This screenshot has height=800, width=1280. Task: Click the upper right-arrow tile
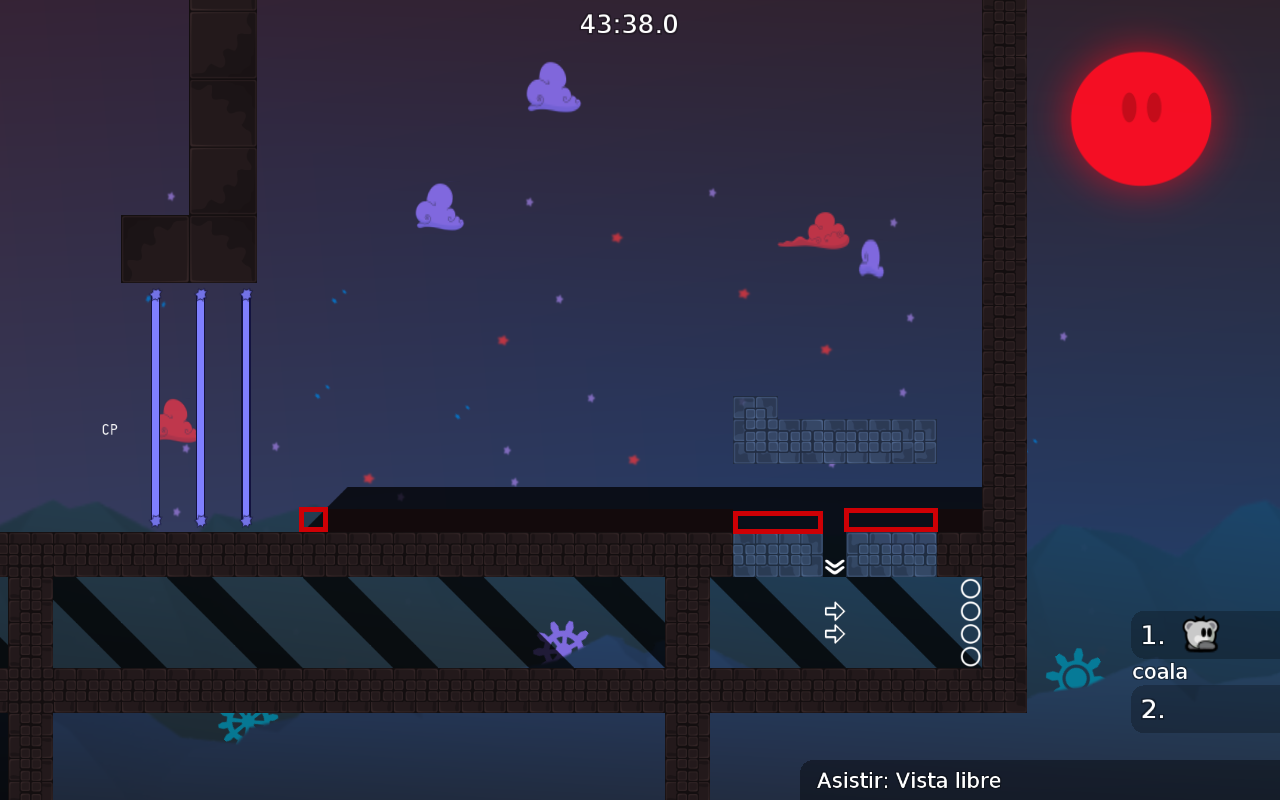[x=835, y=610]
